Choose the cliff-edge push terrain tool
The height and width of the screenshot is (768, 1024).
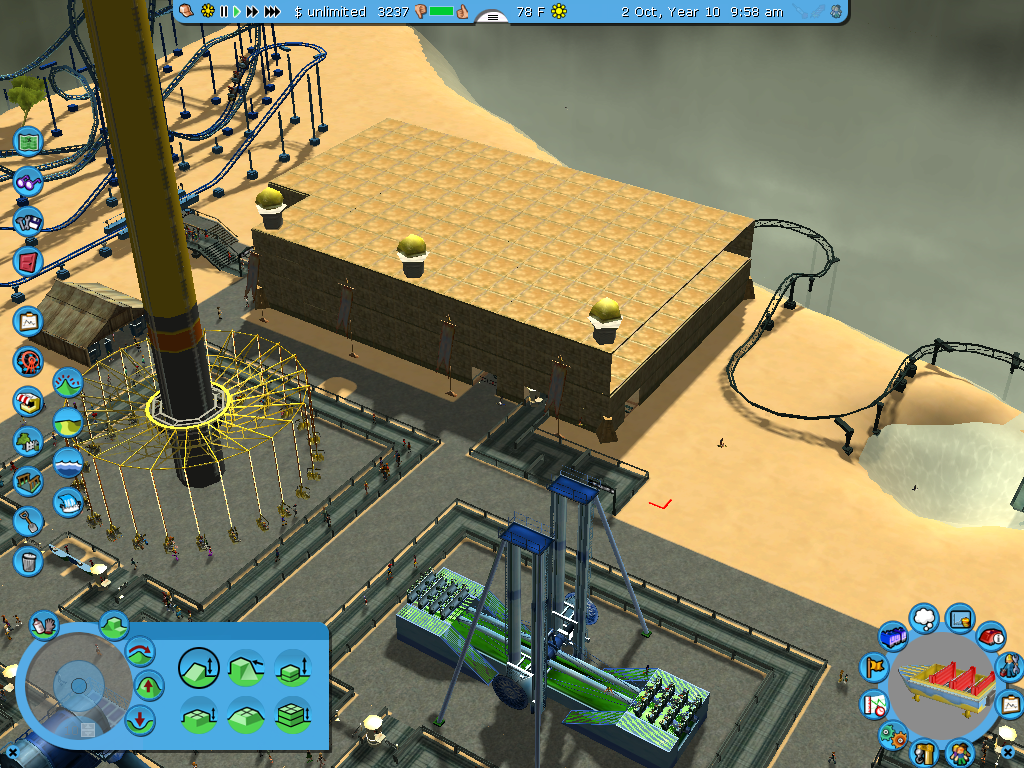245,667
